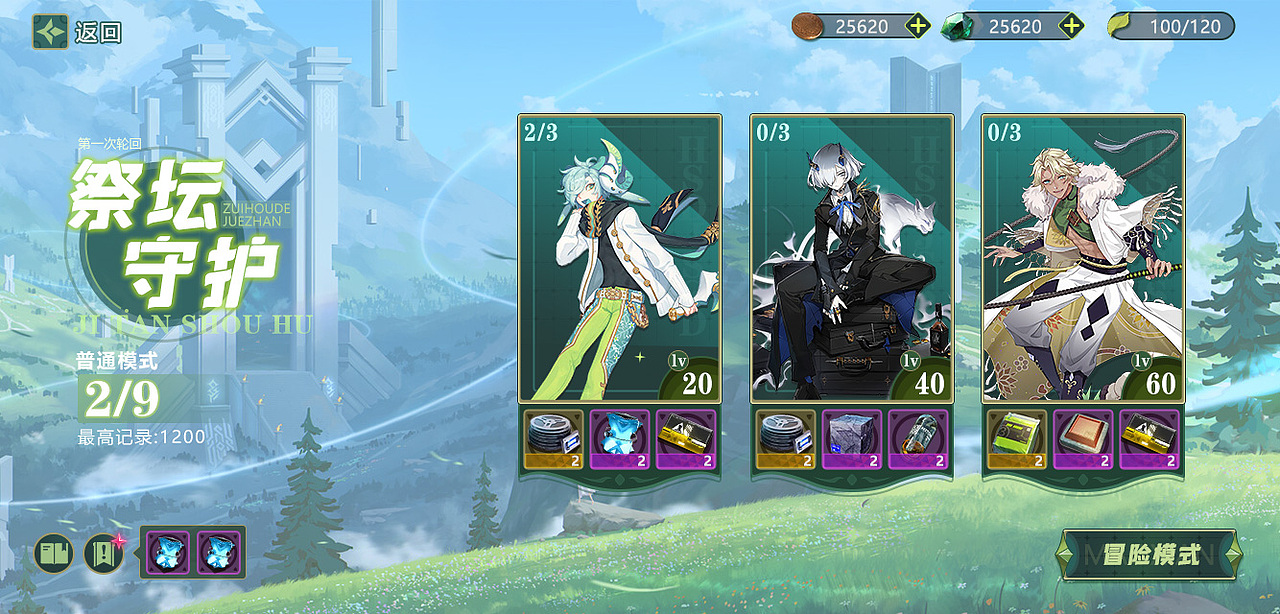Image resolution: width=1280 pixels, height=614 pixels.
Task: Open the open-book journal icon
Action: pyautogui.click(x=54, y=553)
